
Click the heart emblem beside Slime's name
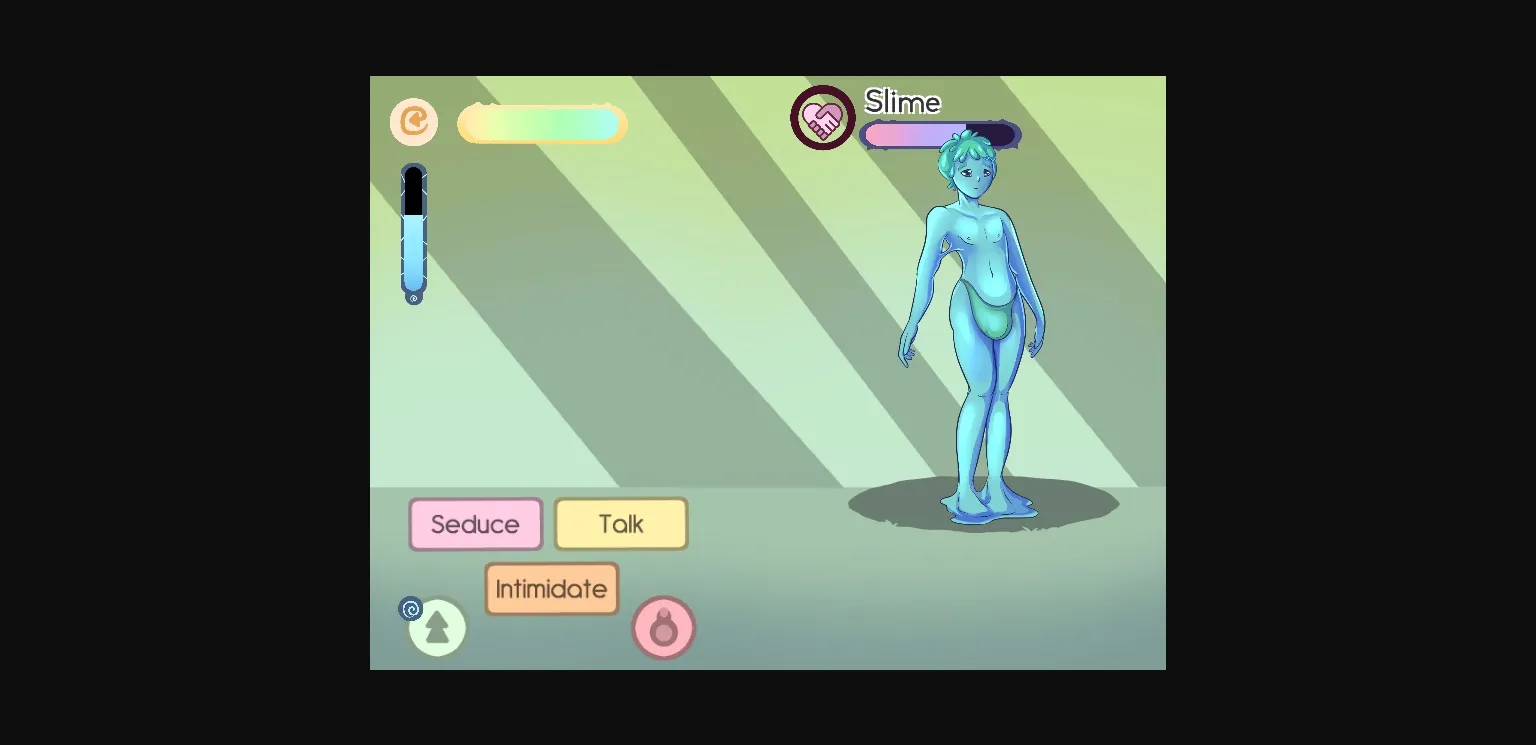[822, 117]
